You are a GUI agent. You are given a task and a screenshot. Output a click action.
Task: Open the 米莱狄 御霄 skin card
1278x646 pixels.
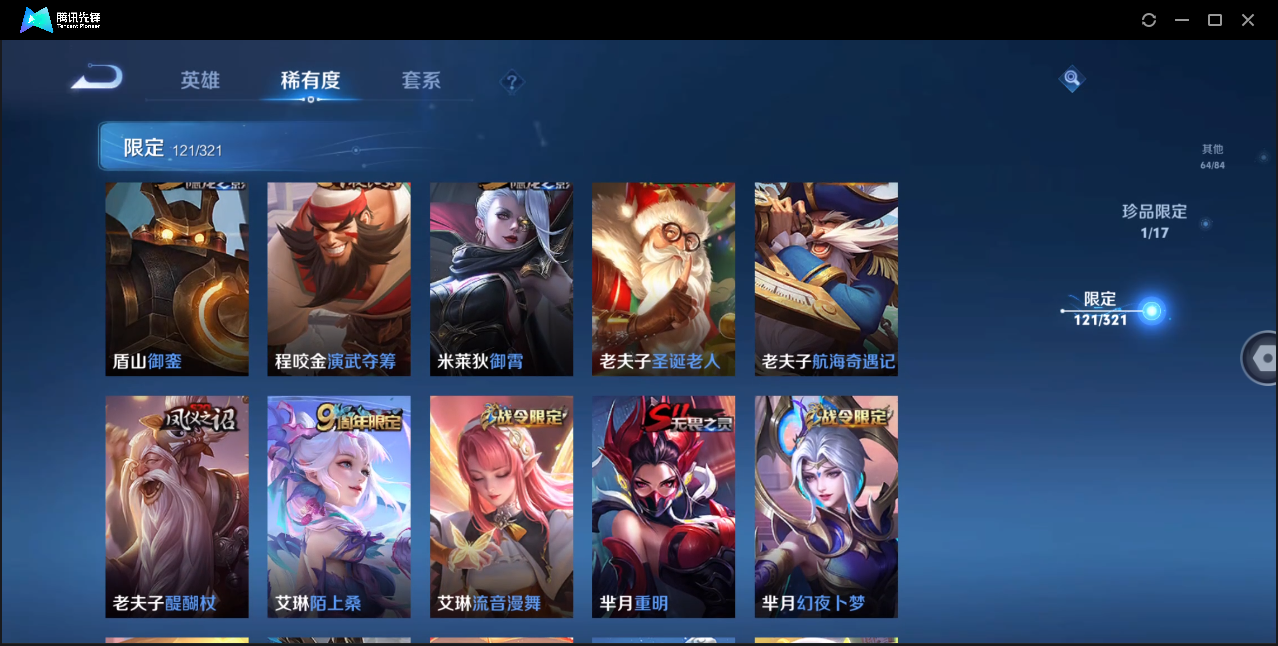coord(501,279)
